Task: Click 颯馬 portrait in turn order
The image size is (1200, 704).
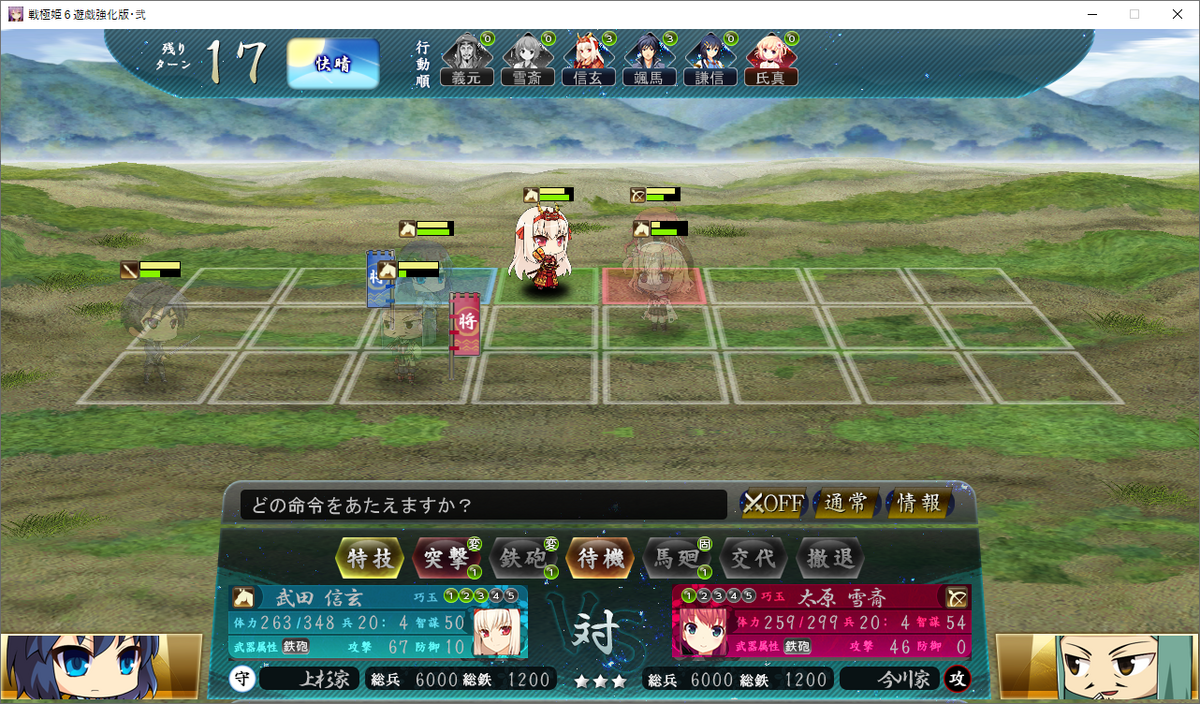Action: pos(648,60)
